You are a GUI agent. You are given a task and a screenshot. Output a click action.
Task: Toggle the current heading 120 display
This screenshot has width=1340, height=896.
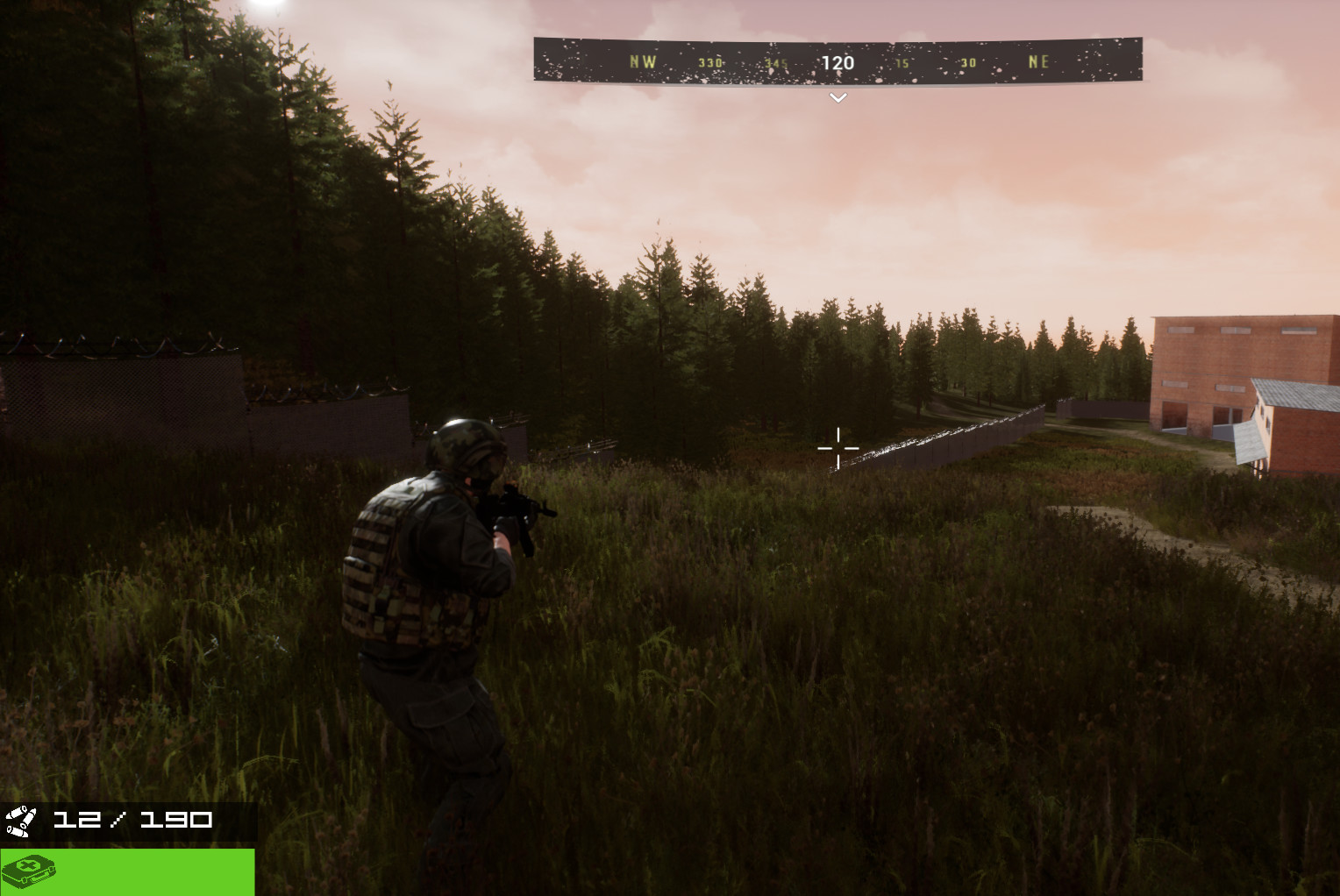click(x=838, y=63)
